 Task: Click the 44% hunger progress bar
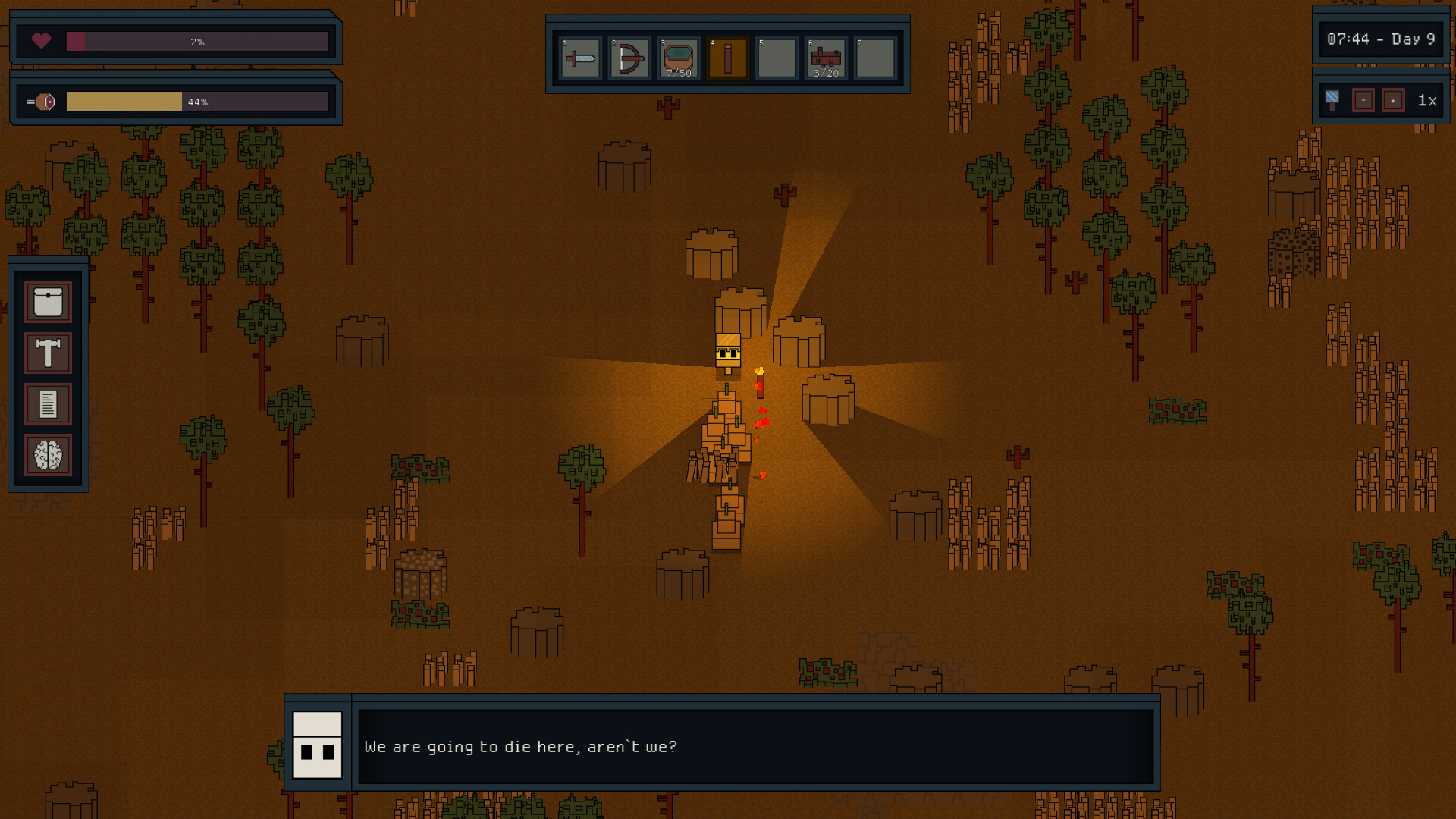pos(199,101)
